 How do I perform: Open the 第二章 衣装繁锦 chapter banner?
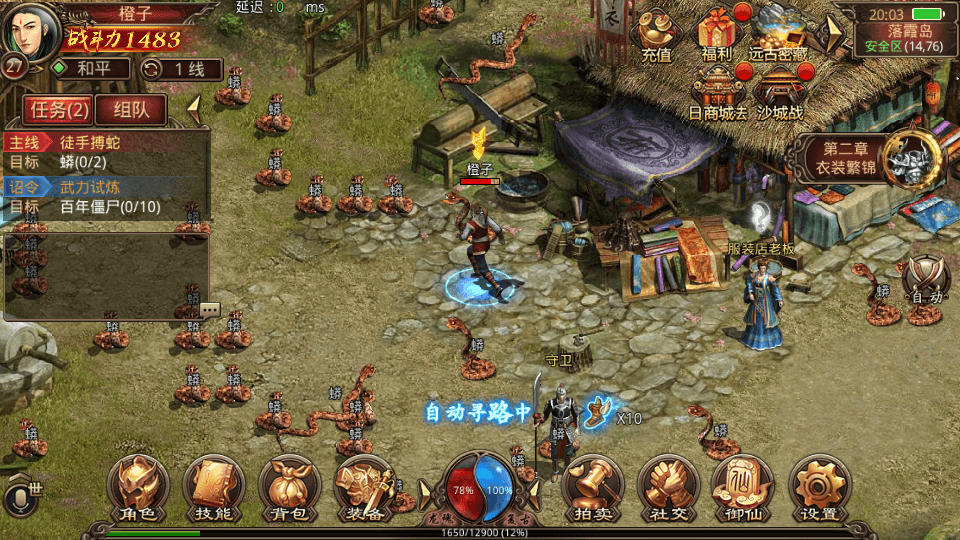(866, 157)
